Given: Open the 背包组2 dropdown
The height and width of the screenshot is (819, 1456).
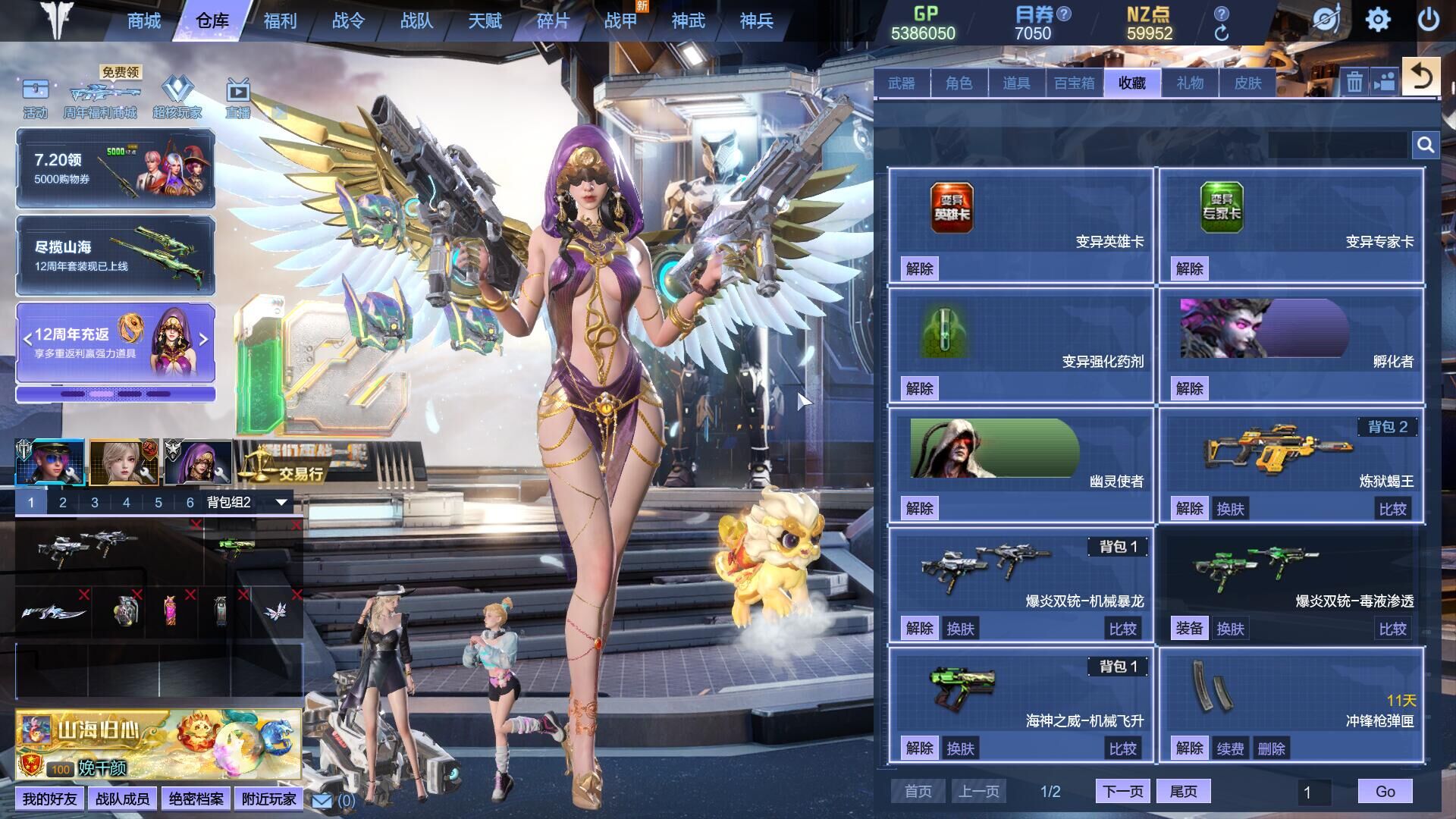Looking at the screenshot, I should [x=281, y=502].
